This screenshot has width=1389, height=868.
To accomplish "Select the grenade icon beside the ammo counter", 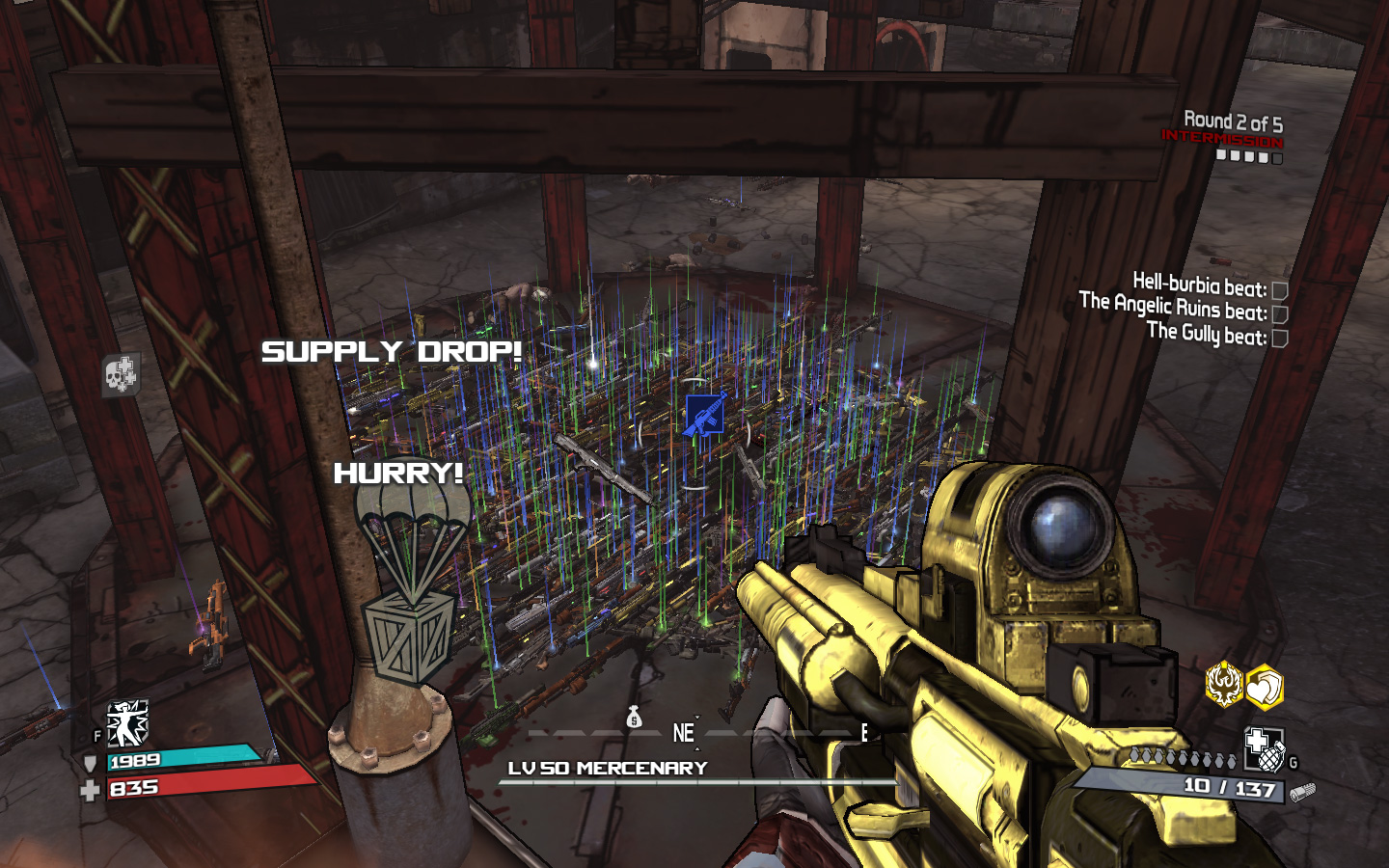I will pyautogui.click(x=1265, y=749).
